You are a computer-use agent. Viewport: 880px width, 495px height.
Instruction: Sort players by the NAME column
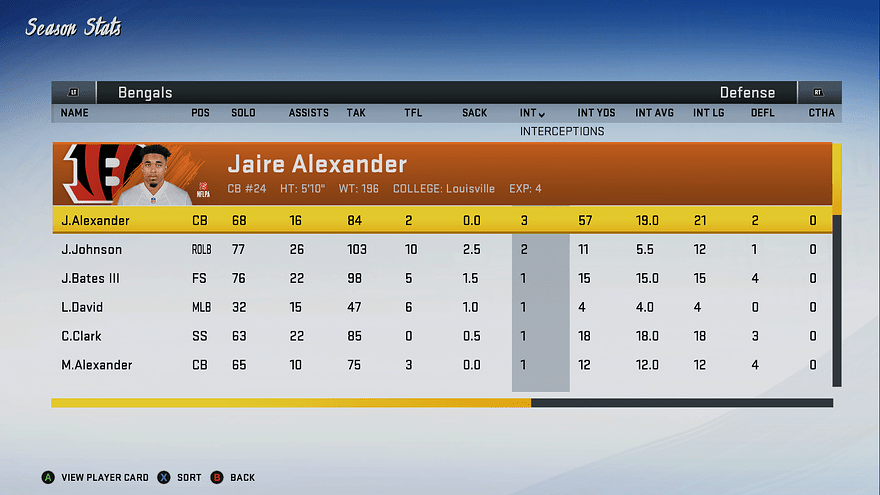[x=75, y=113]
